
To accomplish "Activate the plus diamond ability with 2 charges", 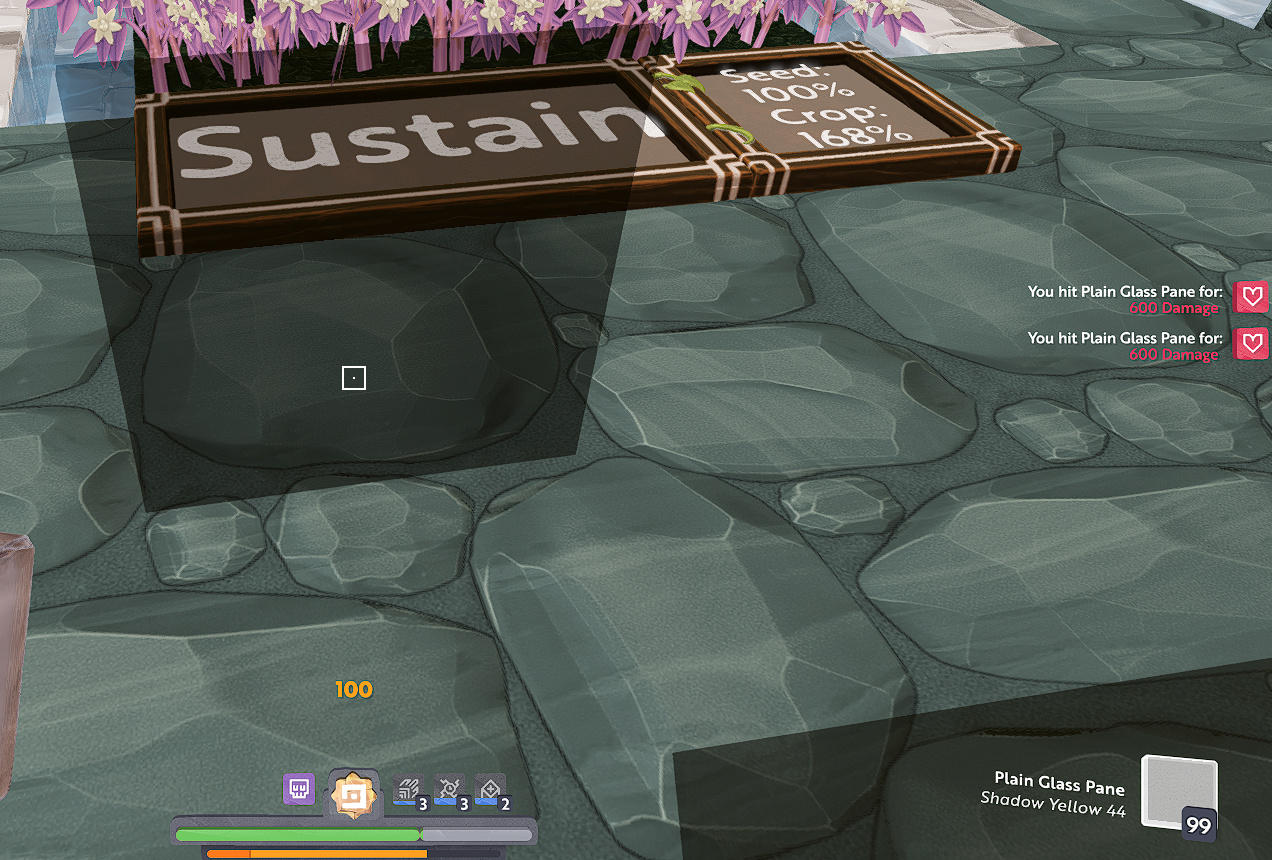I will [491, 791].
